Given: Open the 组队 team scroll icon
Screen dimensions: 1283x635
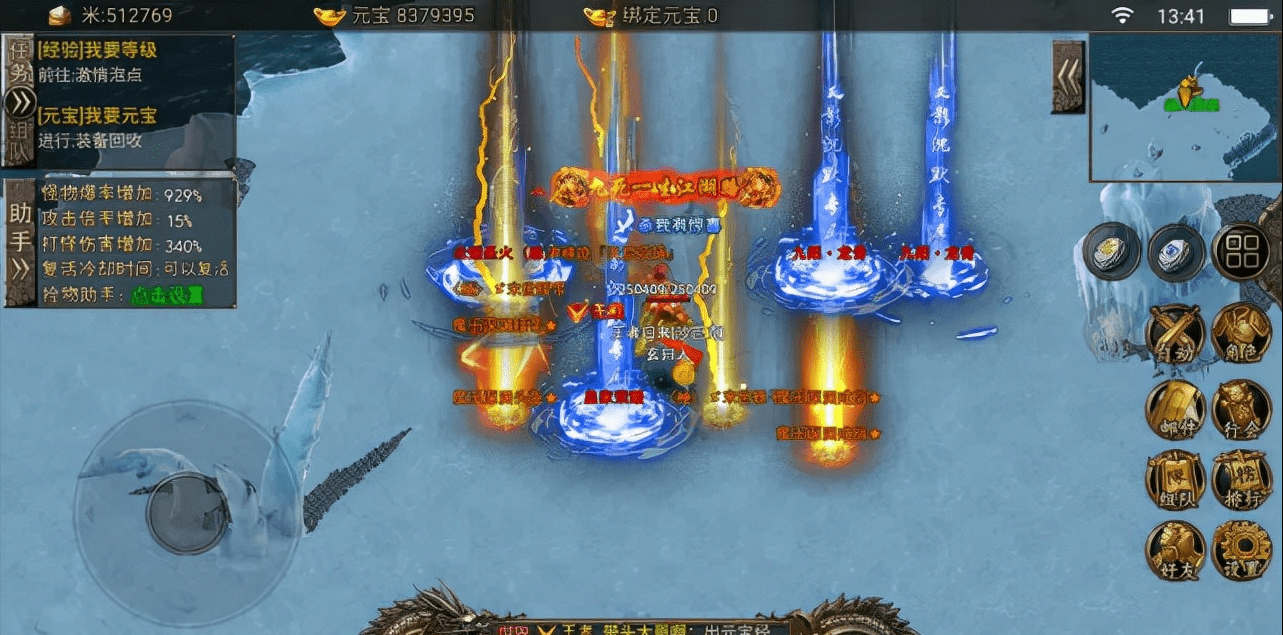Looking at the screenshot, I should (1174, 480).
